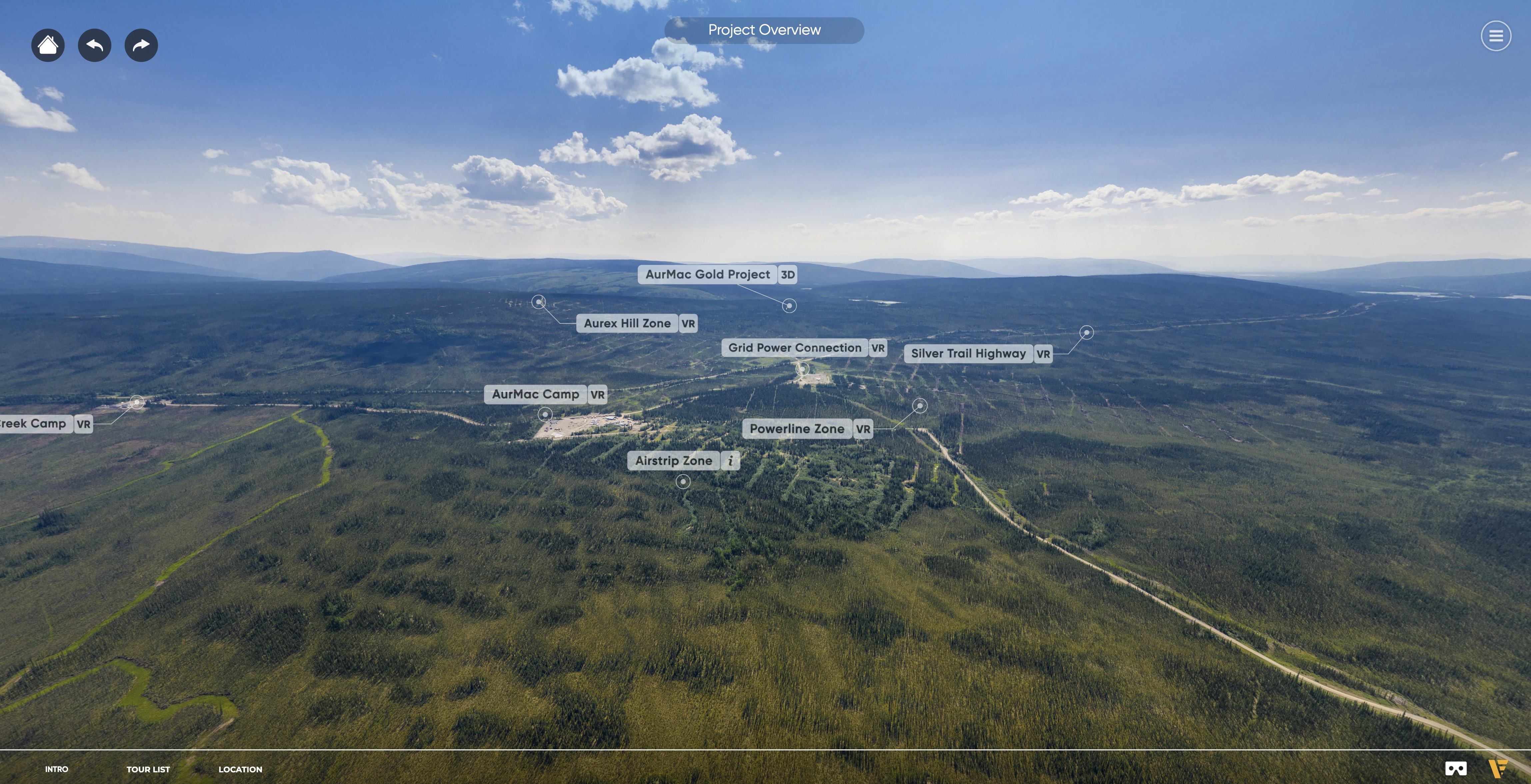Choose the Powerline Zone label
Image resolution: width=1531 pixels, height=784 pixels.
click(x=807, y=429)
